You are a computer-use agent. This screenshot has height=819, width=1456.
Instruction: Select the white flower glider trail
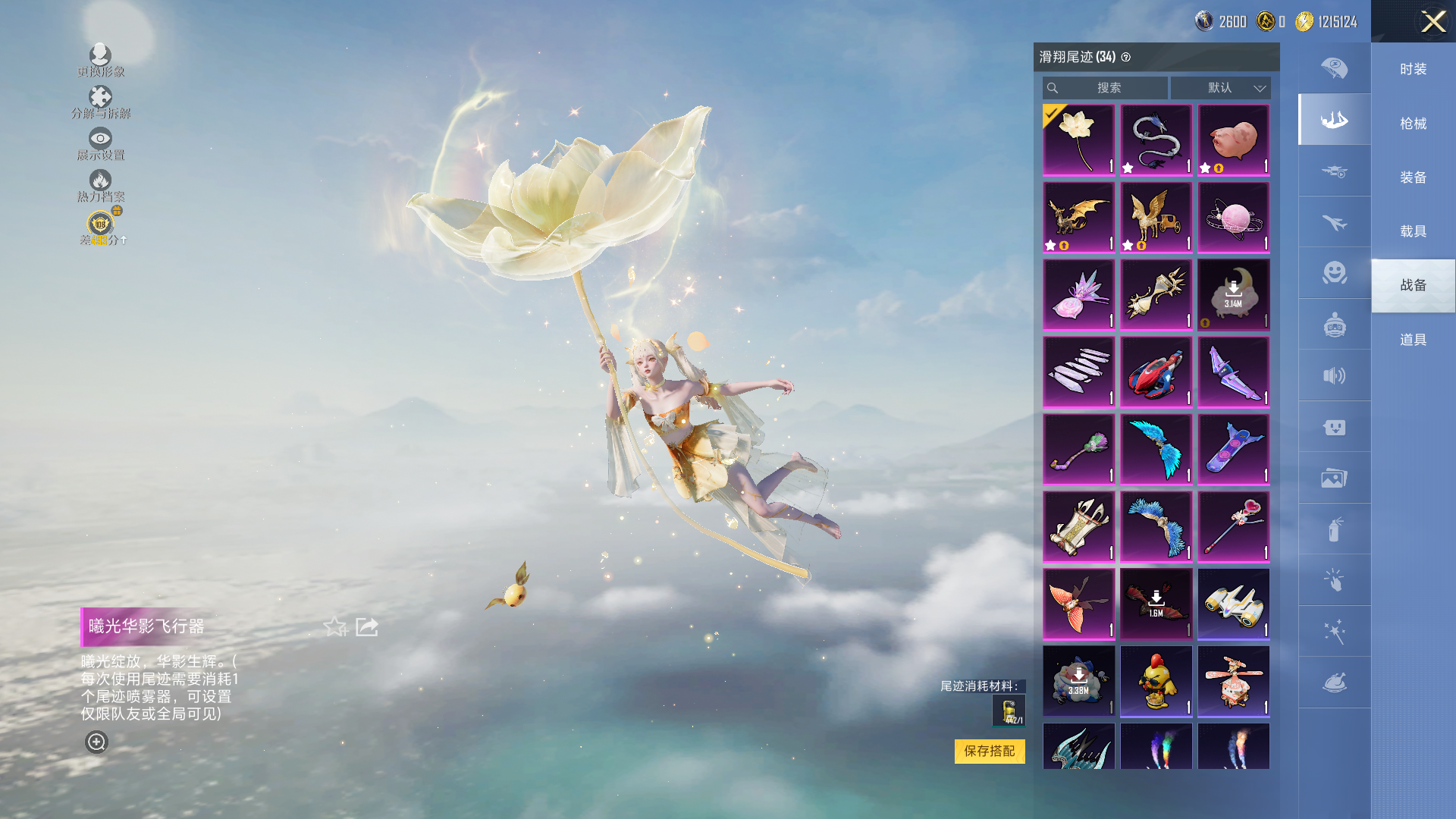pyautogui.click(x=1078, y=140)
